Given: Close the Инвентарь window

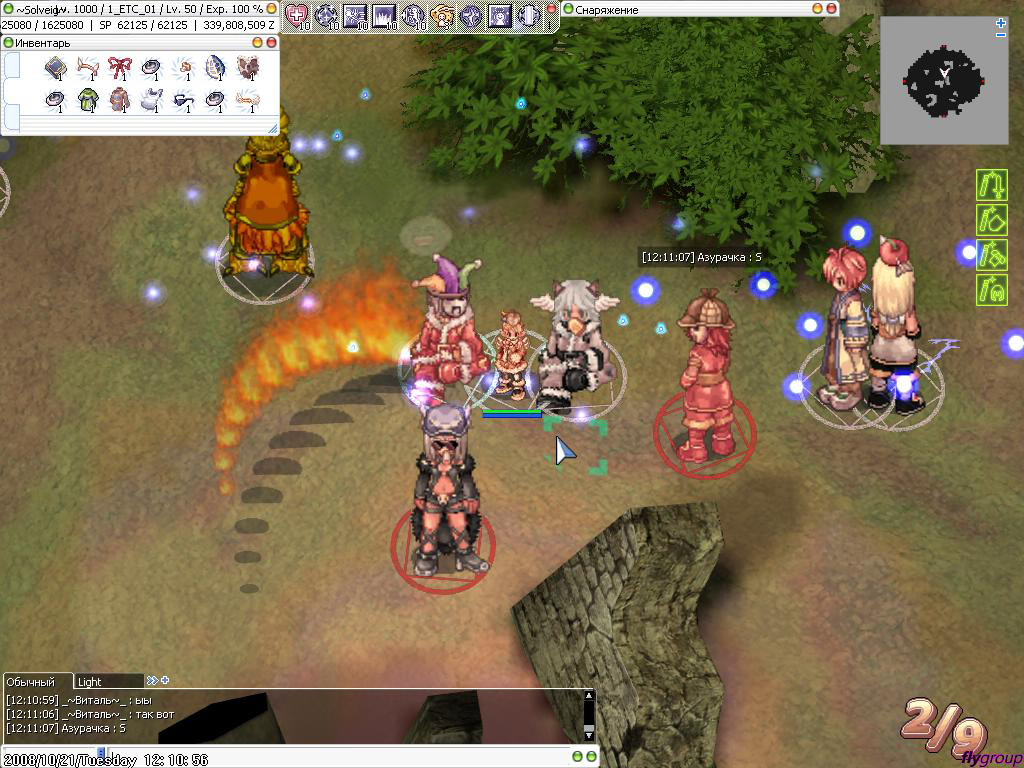Looking at the screenshot, I should 271,43.
